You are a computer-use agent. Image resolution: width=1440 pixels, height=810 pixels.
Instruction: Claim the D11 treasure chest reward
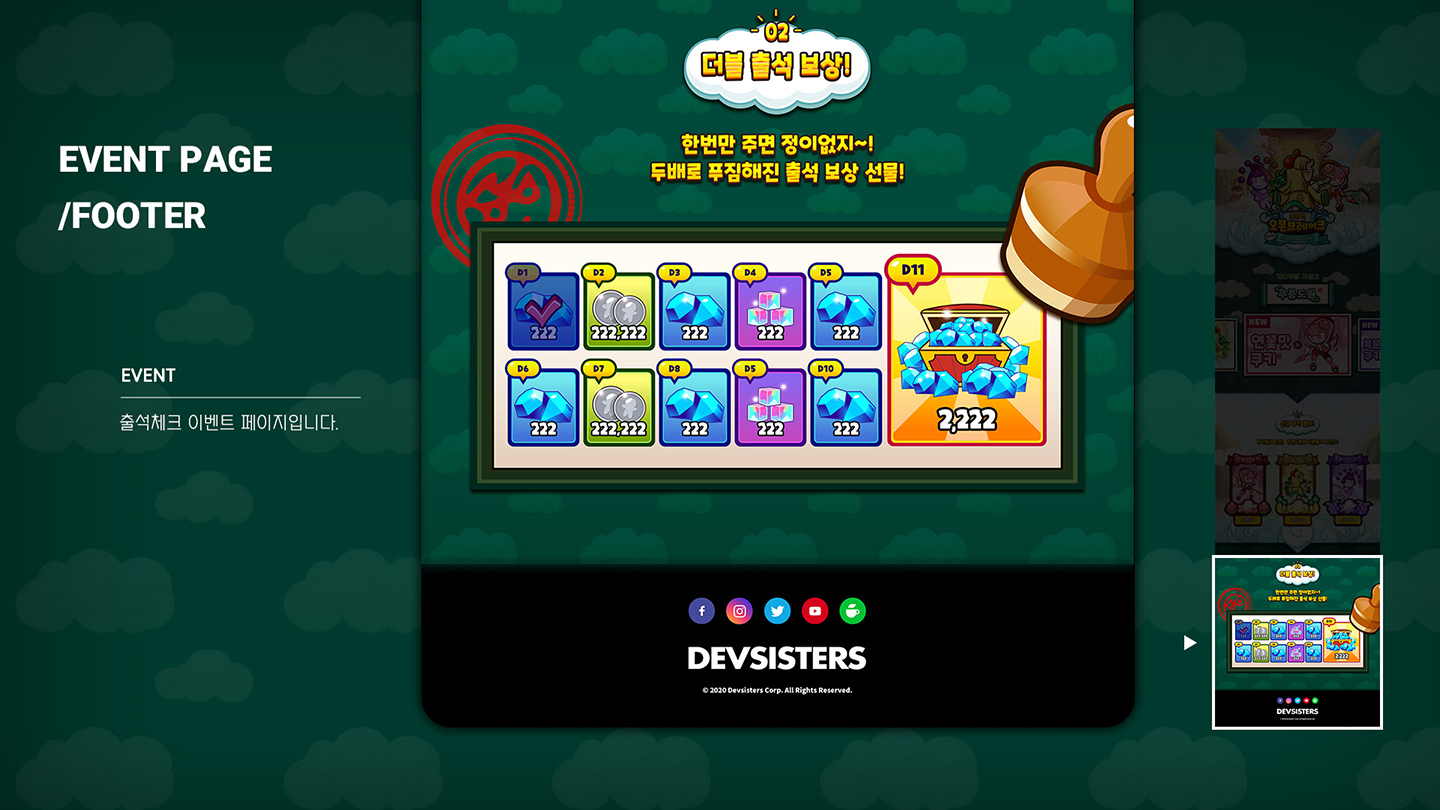tap(966, 360)
